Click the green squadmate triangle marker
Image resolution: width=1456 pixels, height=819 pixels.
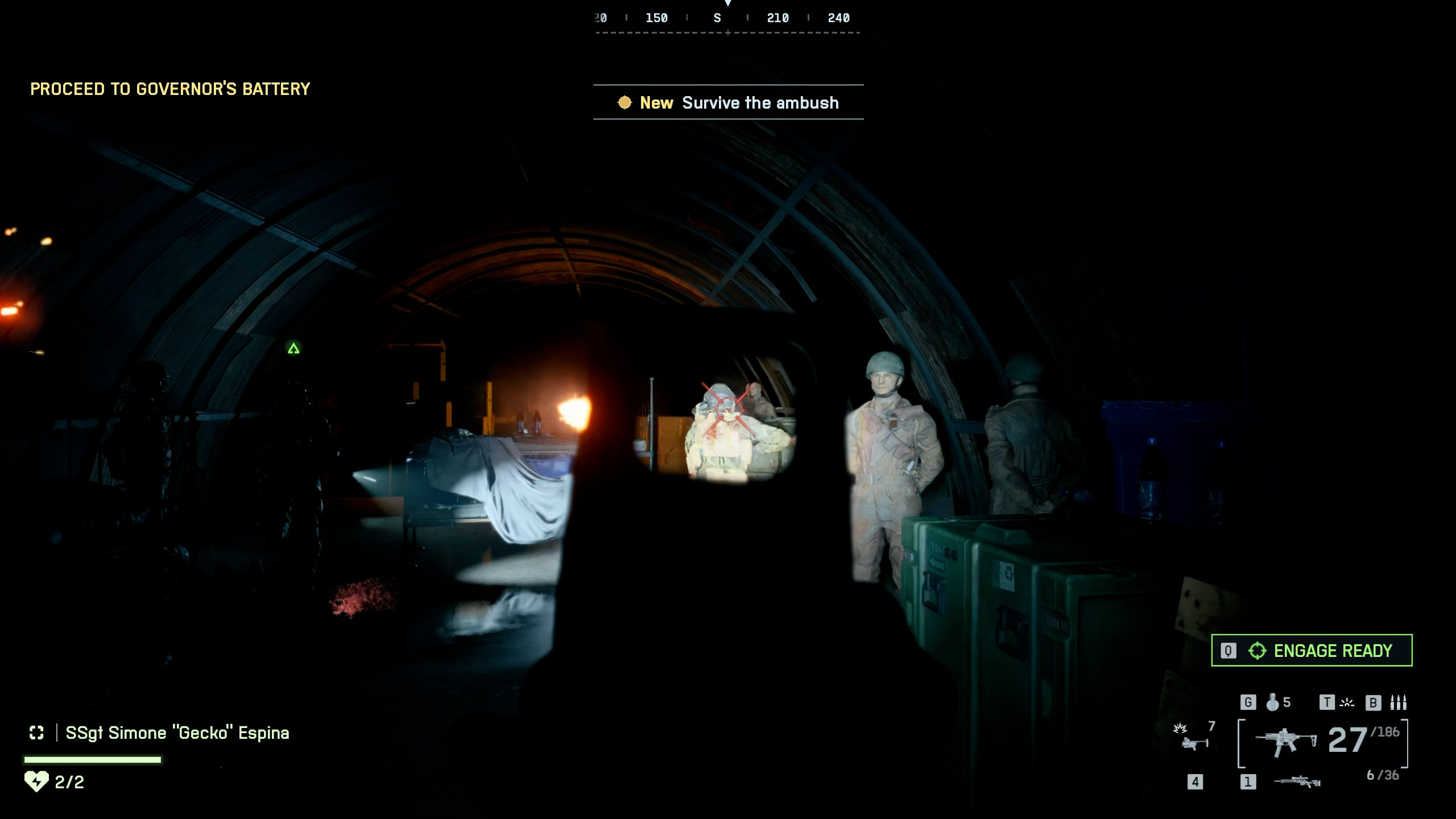coord(293,348)
